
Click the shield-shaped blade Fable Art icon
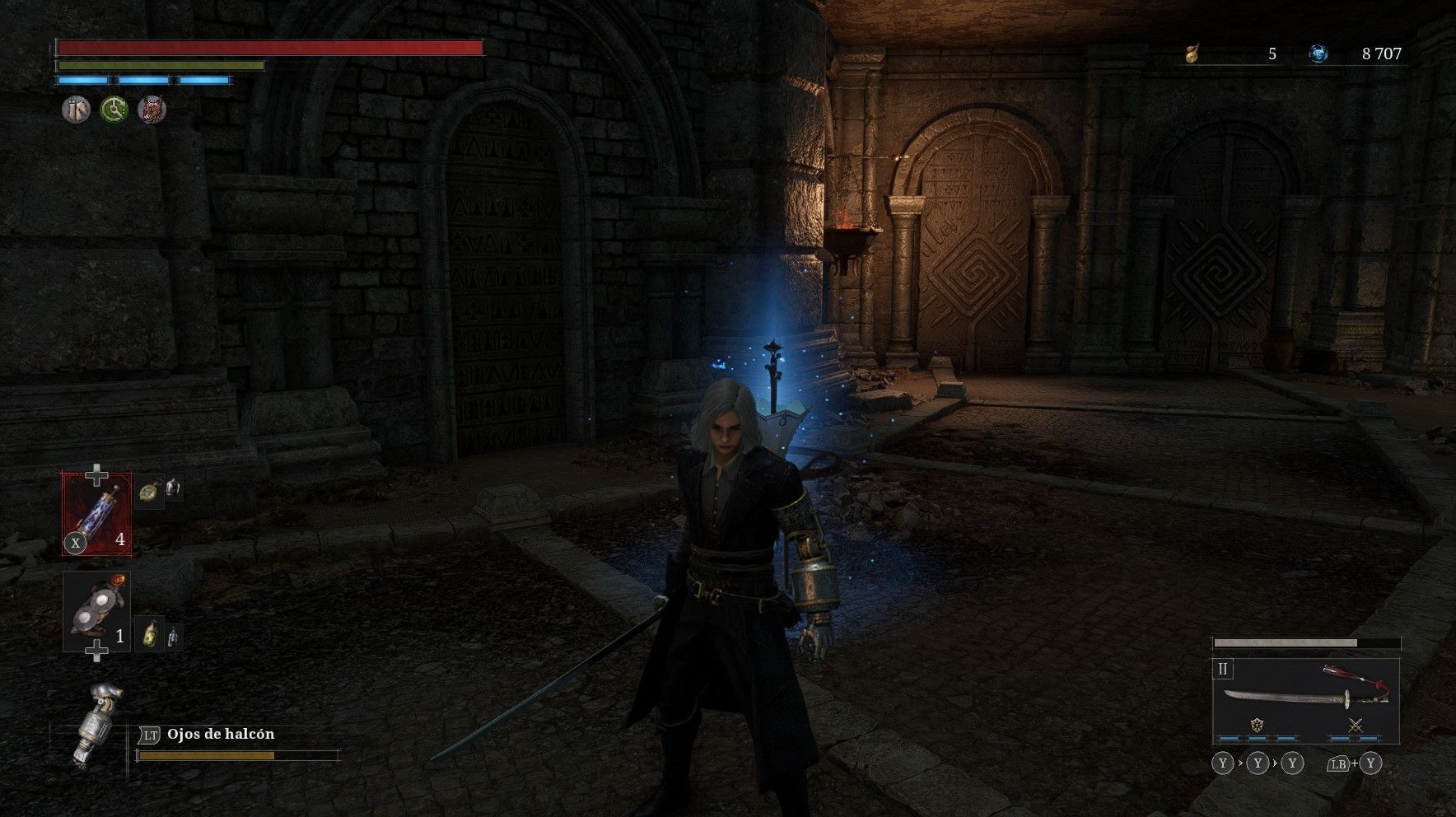tap(1257, 726)
